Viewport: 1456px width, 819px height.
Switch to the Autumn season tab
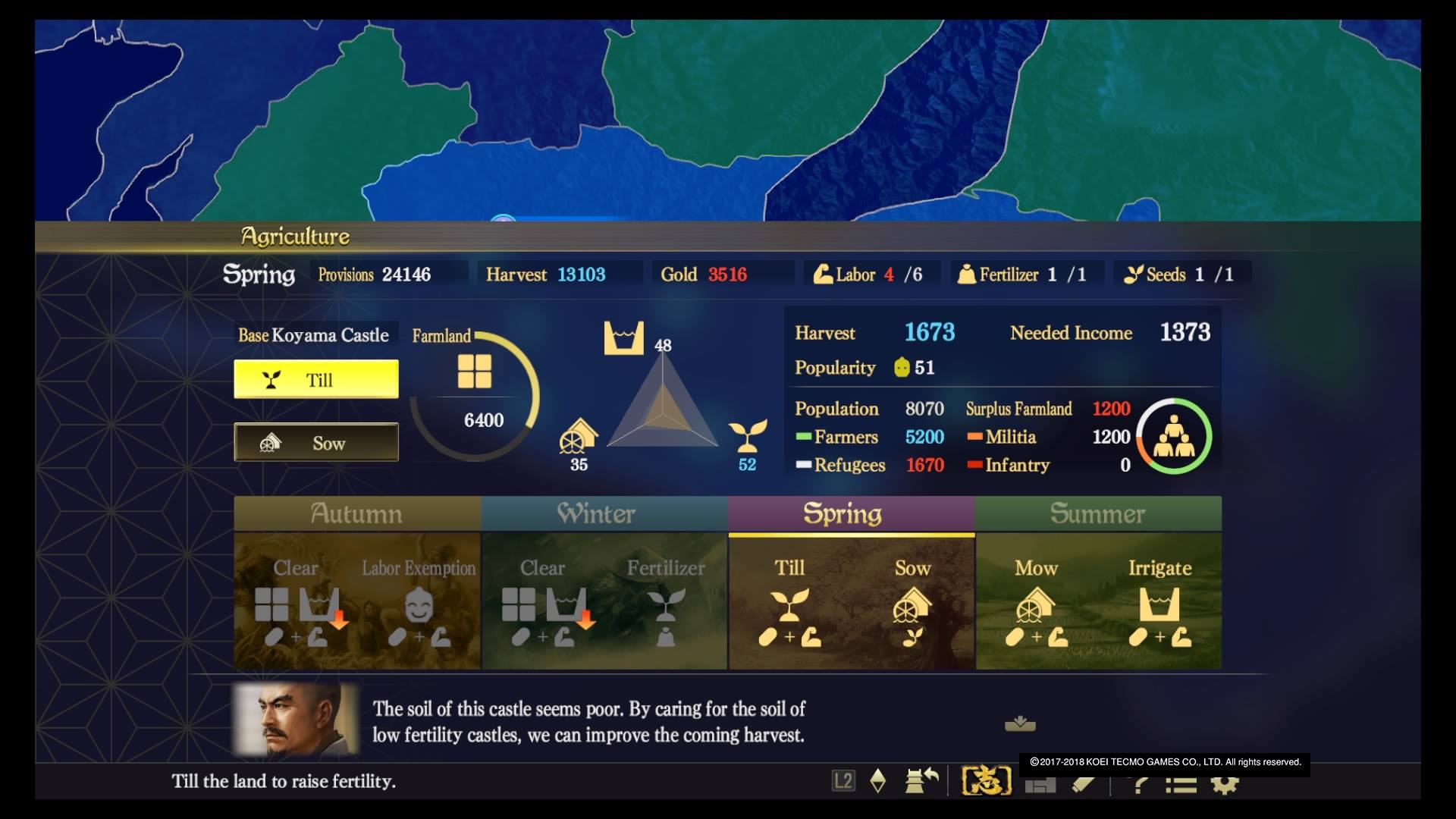[356, 514]
